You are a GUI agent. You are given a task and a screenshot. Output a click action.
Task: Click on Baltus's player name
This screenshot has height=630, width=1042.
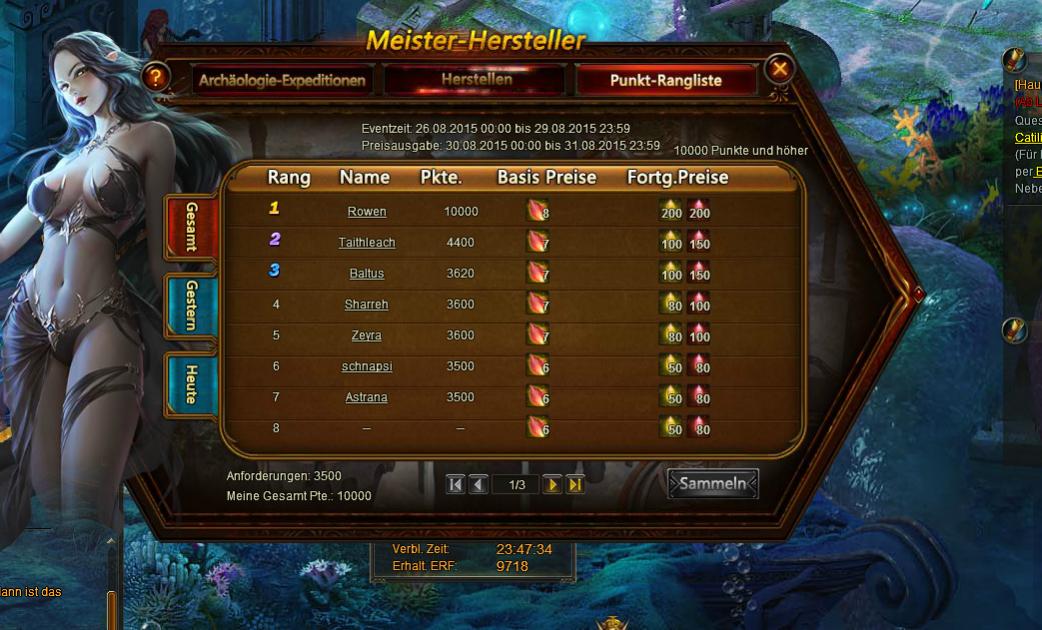point(367,274)
